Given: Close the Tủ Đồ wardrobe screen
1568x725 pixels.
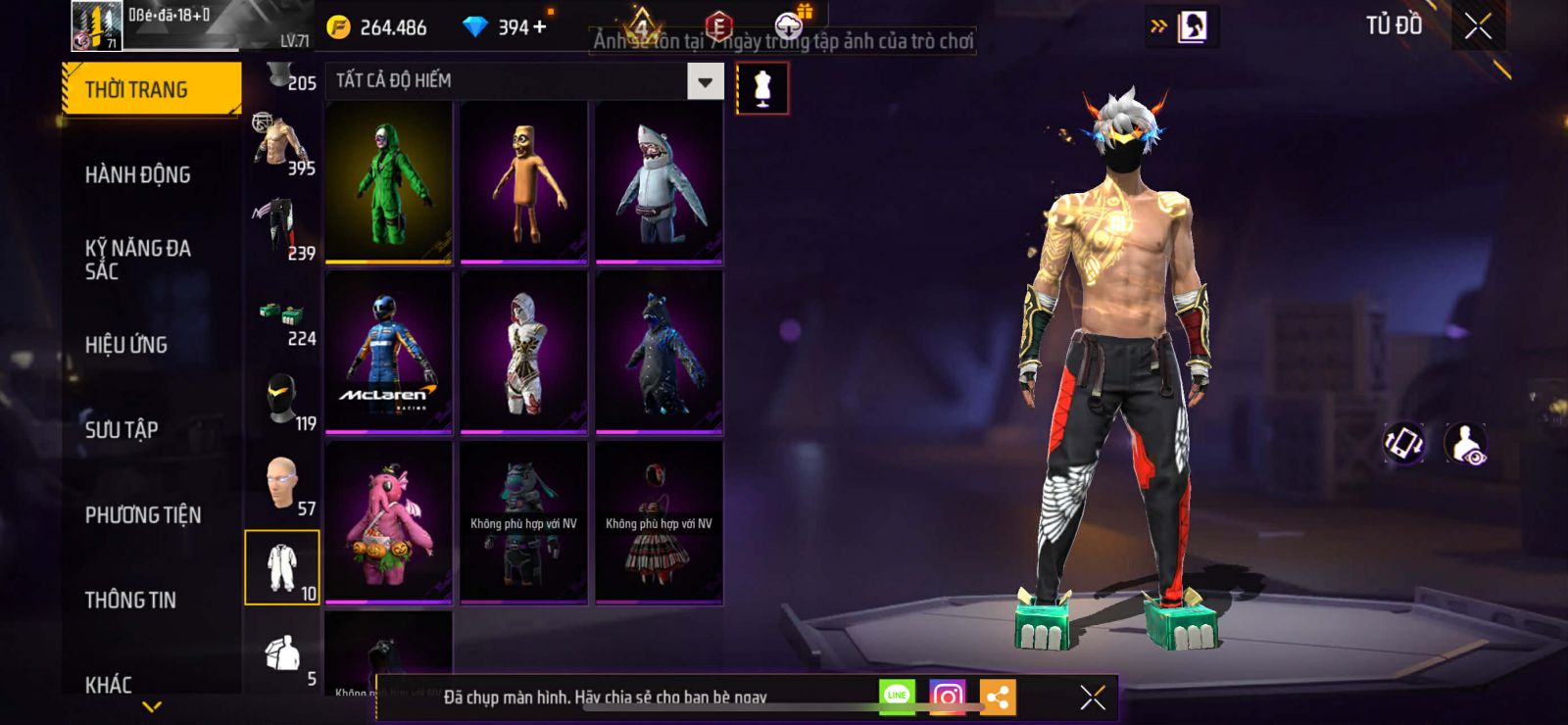Looking at the screenshot, I should pos(1478,26).
